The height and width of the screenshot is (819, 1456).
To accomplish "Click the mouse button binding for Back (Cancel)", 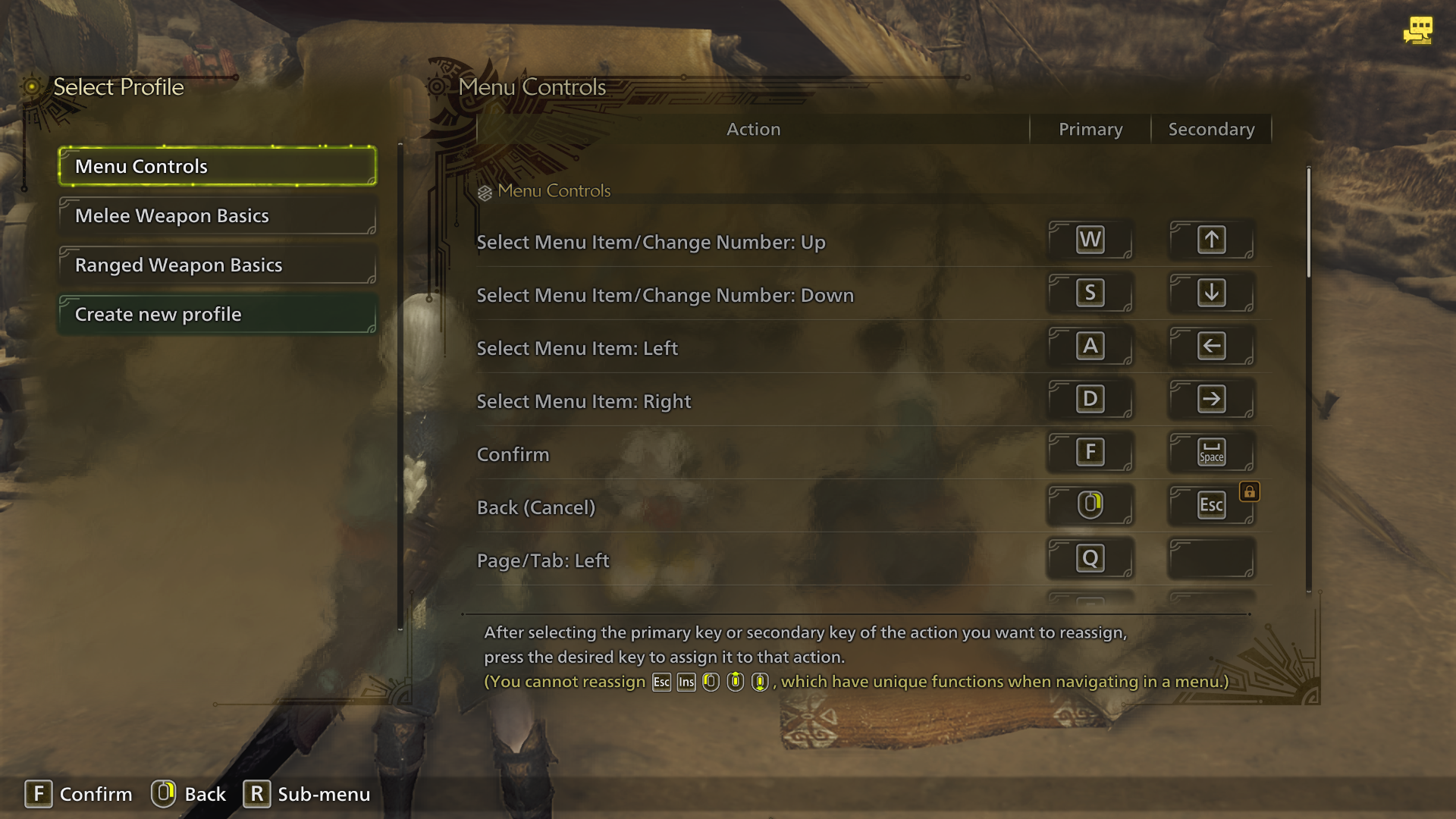I will (1090, 504).
